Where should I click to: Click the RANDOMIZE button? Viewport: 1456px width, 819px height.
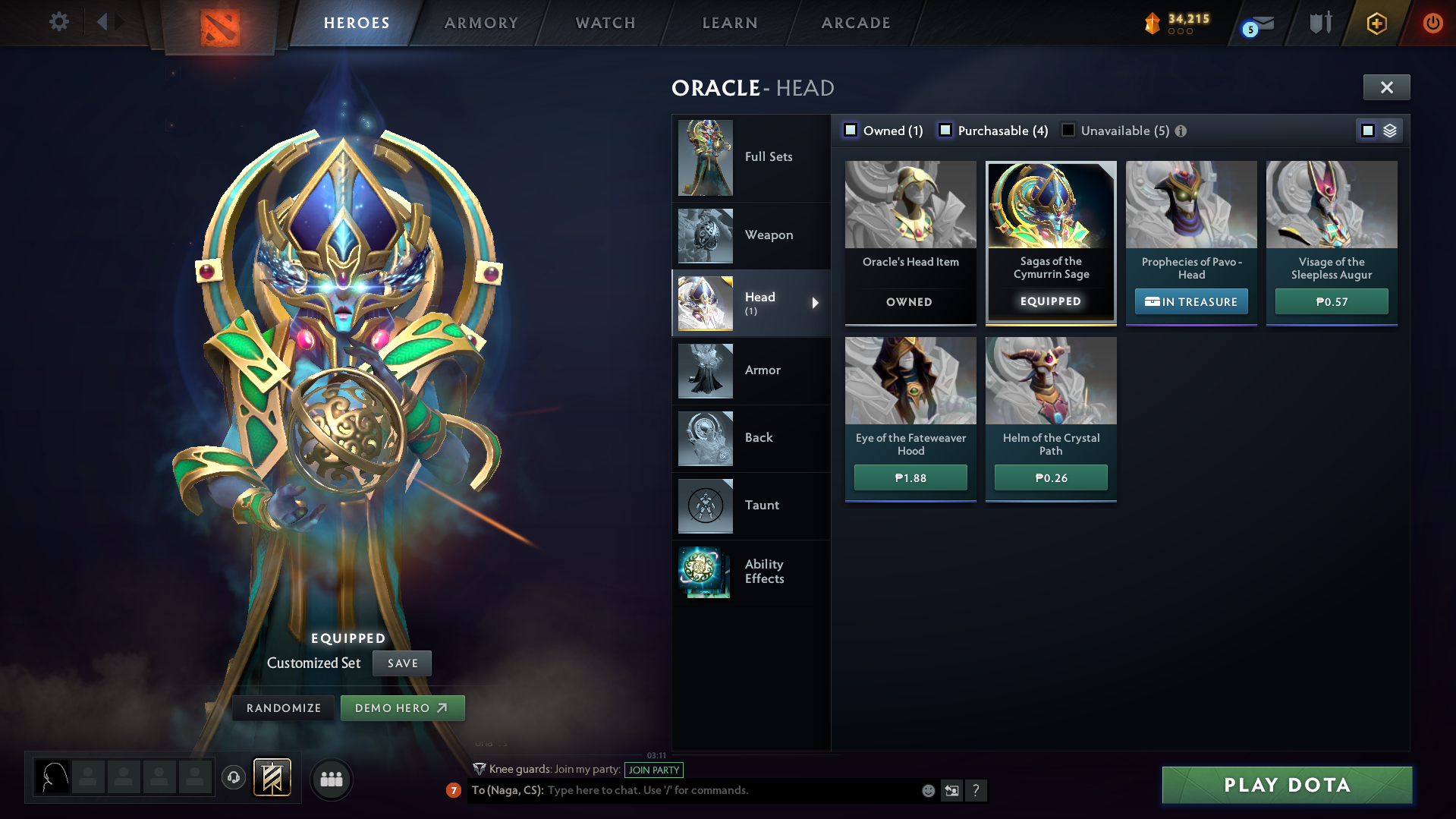click(x=283, y=707)
